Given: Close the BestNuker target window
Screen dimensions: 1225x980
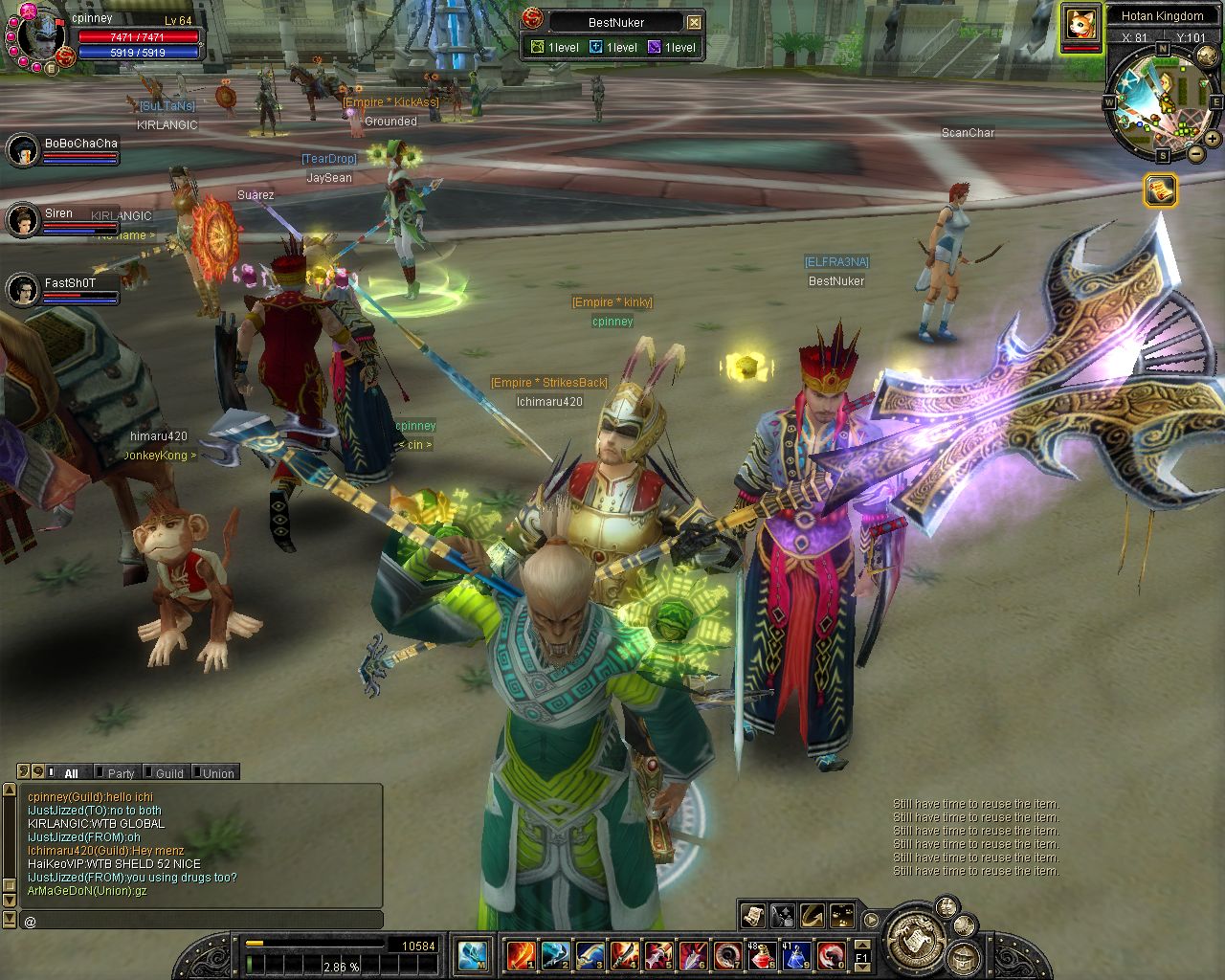Looking at the screenshot, I should pos(695,22).
